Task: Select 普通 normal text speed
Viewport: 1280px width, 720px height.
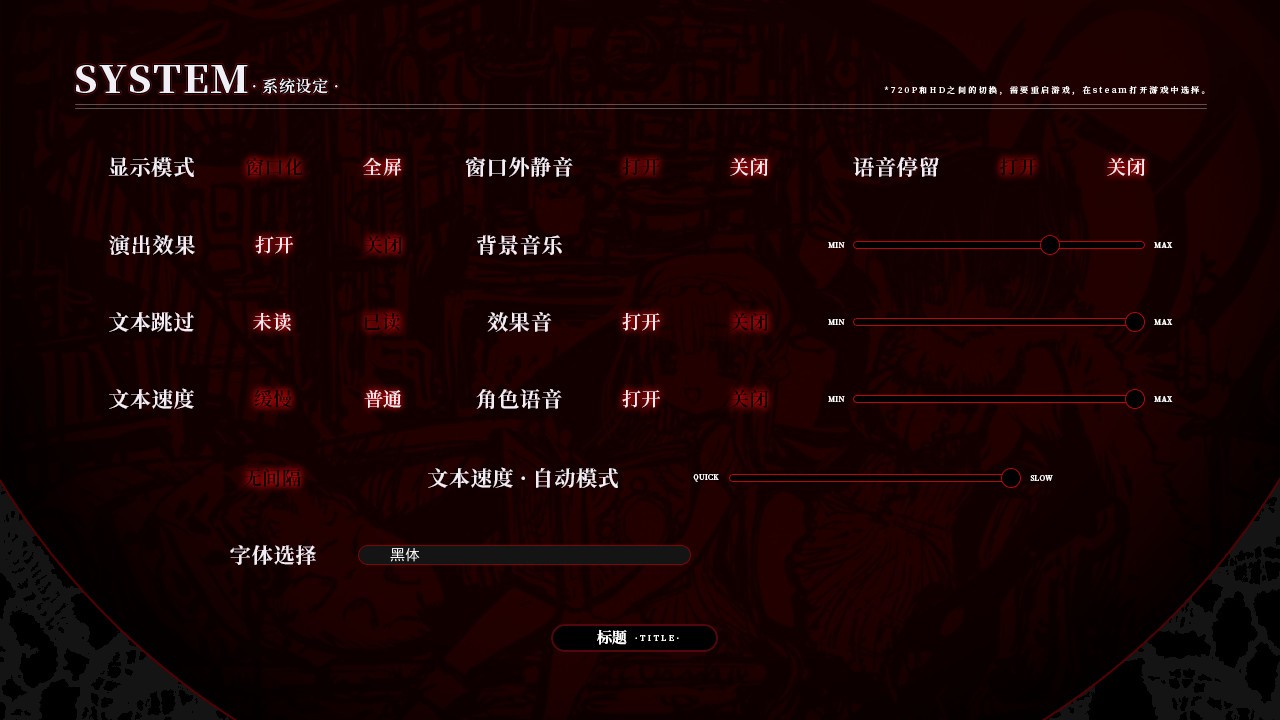Action: (x=383, y=399)
